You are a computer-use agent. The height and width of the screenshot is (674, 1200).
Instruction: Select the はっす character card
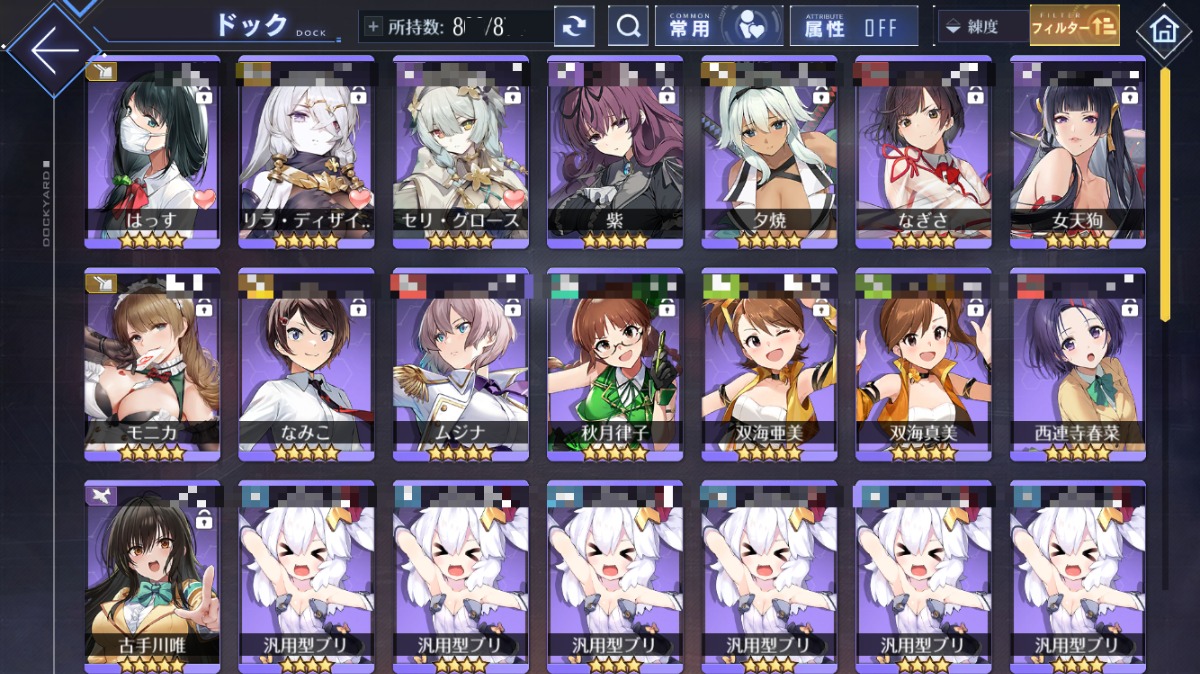tap(152, 152)
